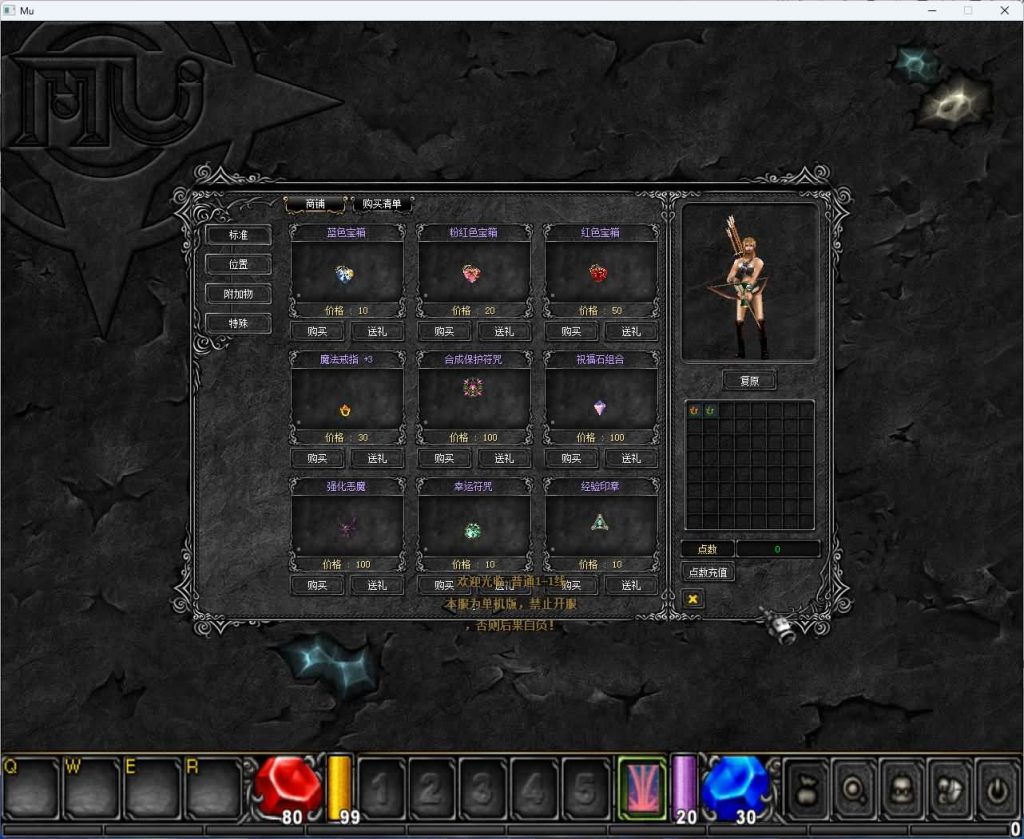Choose the 位置 category
Screen dimensions: 1024x839
click(x=238, y=264)
